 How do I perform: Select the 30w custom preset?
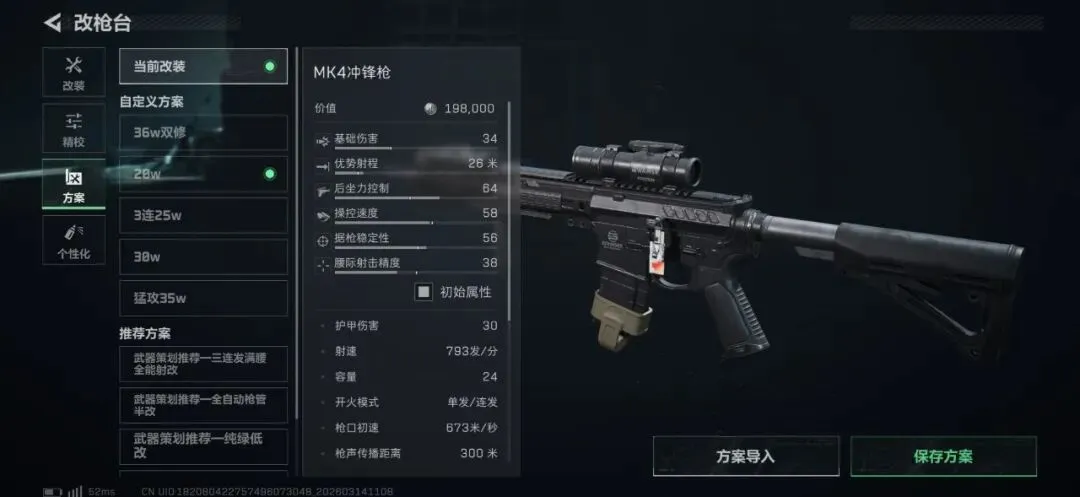coord(203,256)
